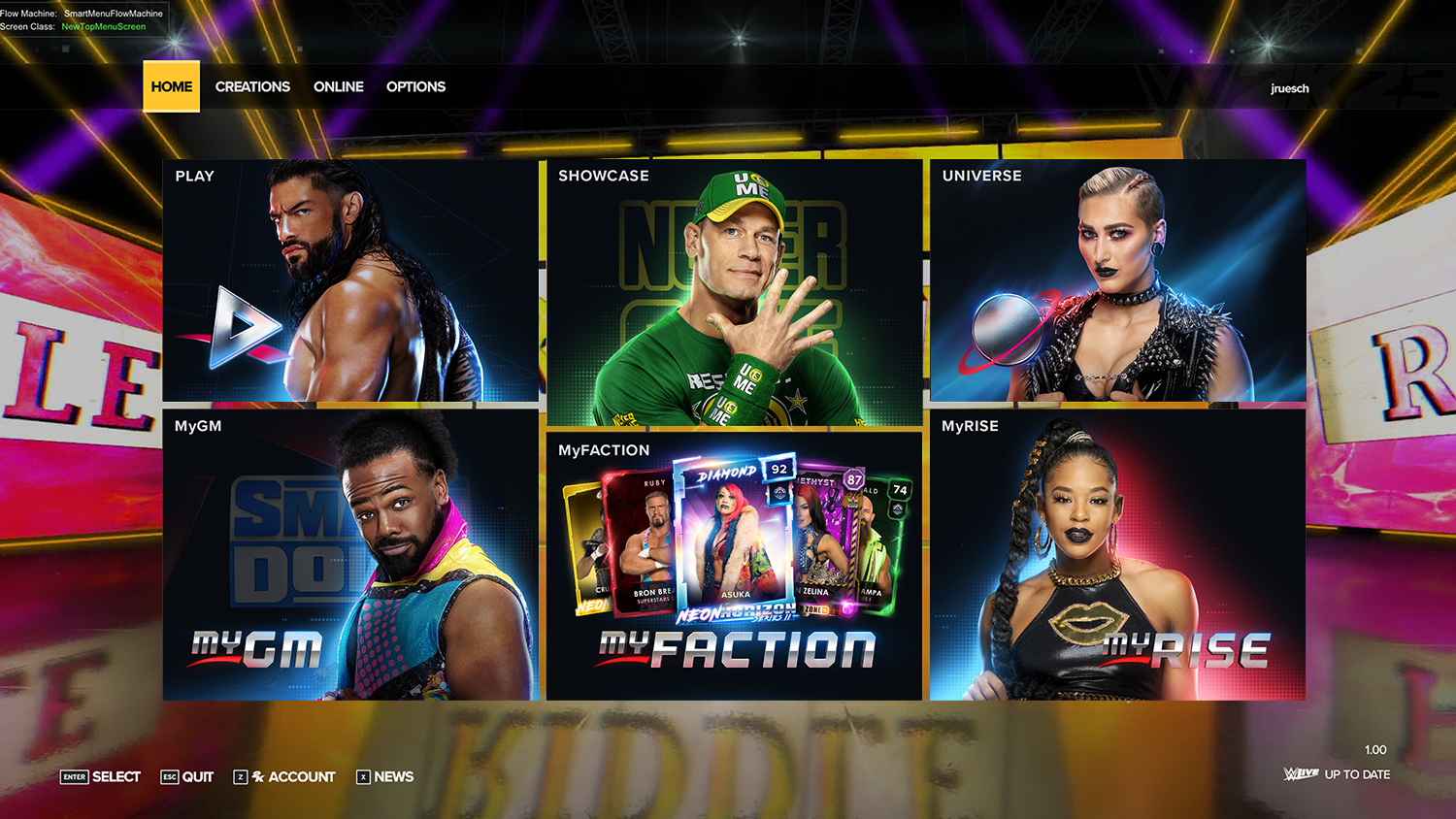
Task: Open the SHOWCASE mode tile
Action: point(734,293)
